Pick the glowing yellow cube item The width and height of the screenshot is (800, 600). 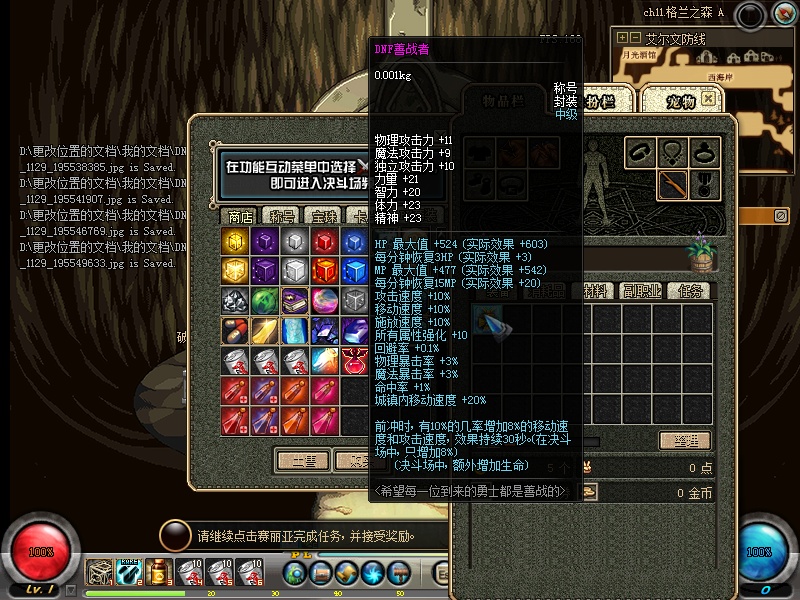click(234, 241)
